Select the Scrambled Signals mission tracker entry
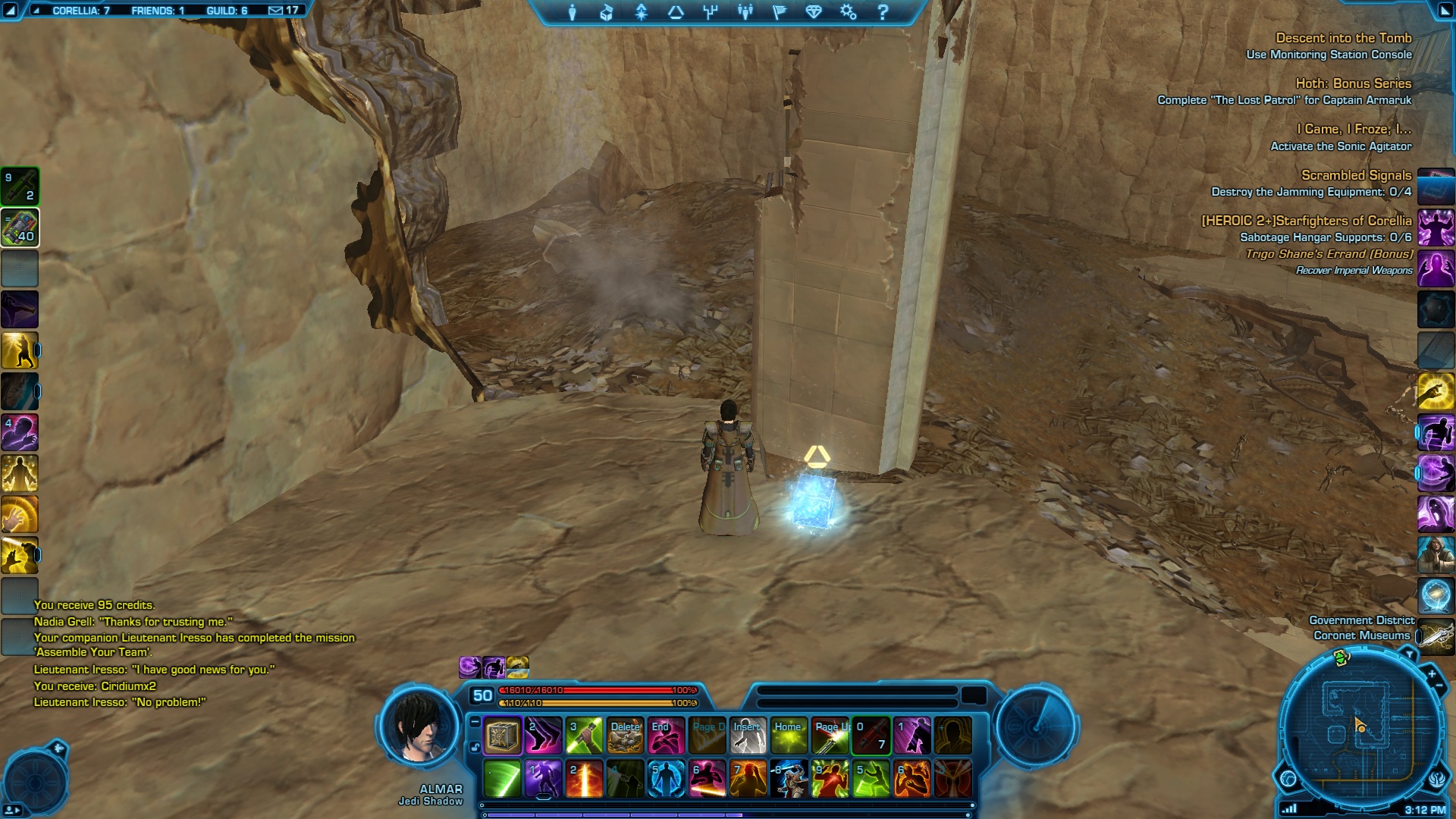 pyautogui.click(x=1356, y=175)
